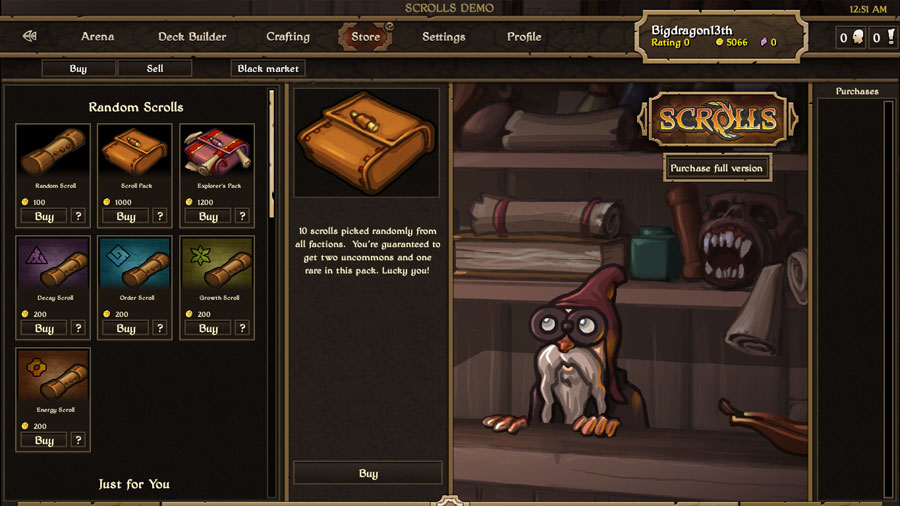Show info for the Decay Scroll
This screenshot has width=900, height=506.
coord(78,328)
